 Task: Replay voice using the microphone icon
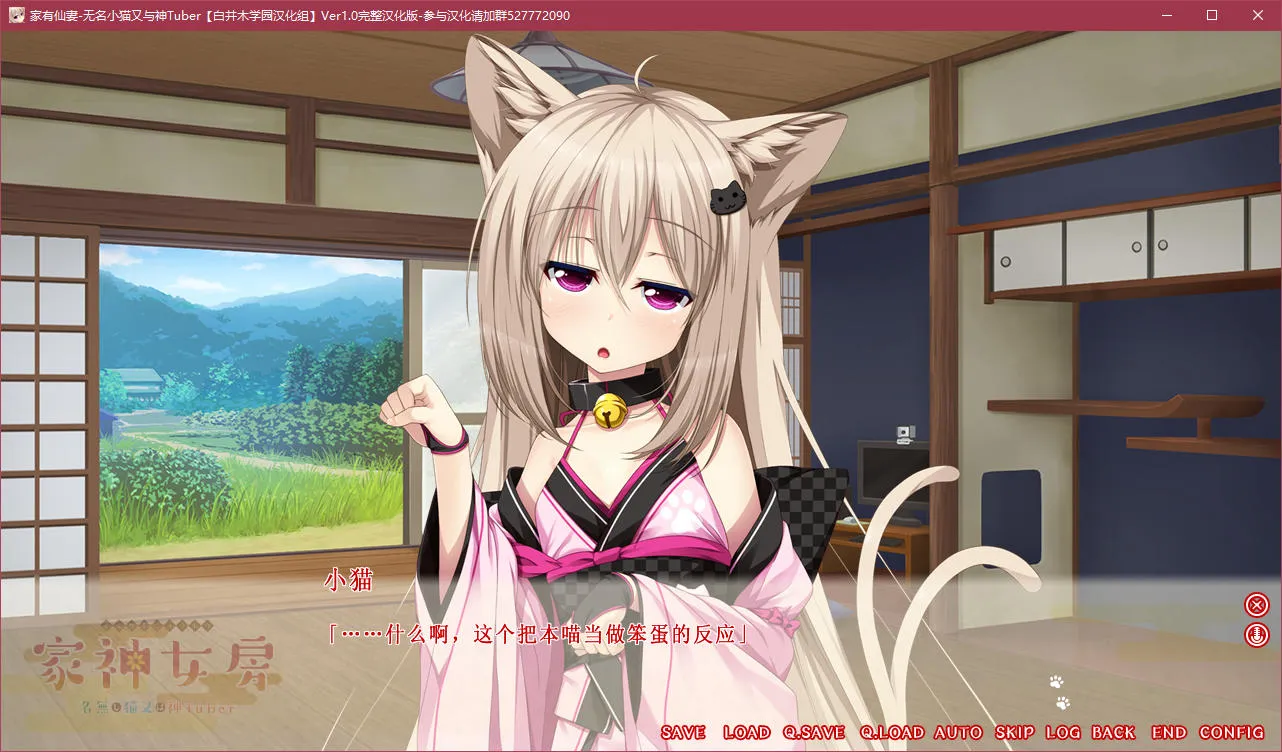[x=1257, y=633]
